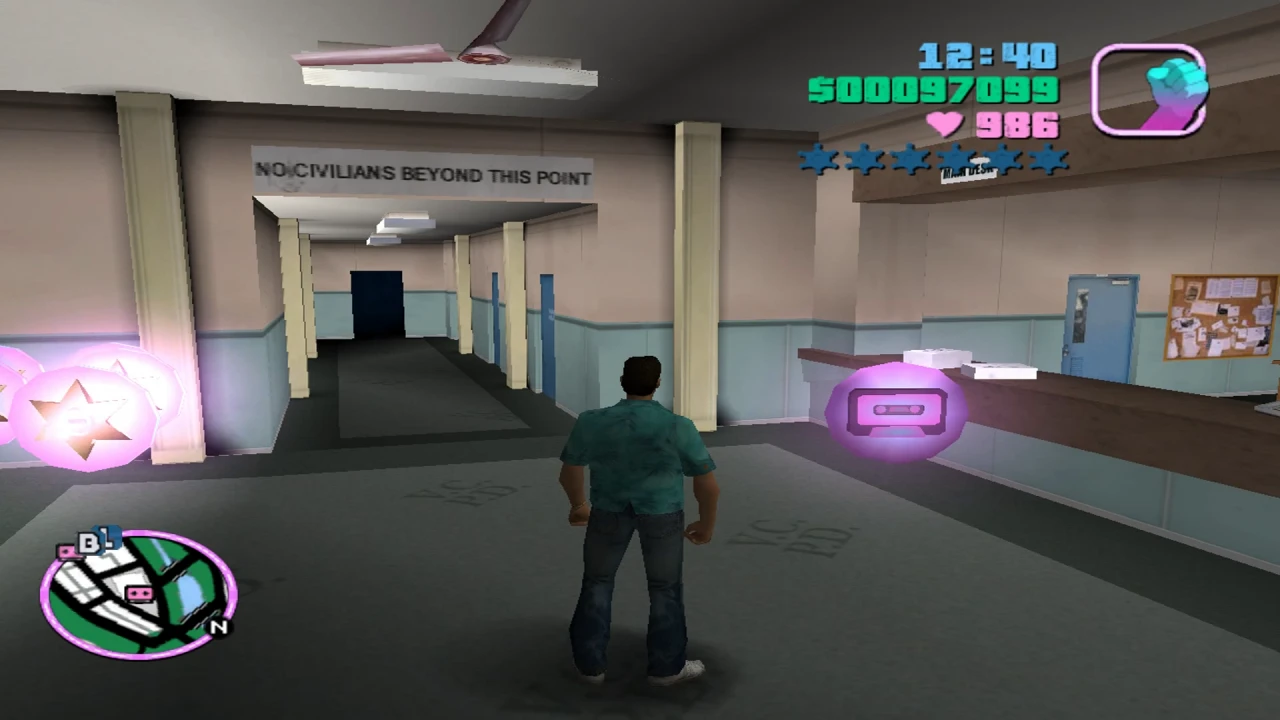Open the north N compass indicator

pos(218,627)
